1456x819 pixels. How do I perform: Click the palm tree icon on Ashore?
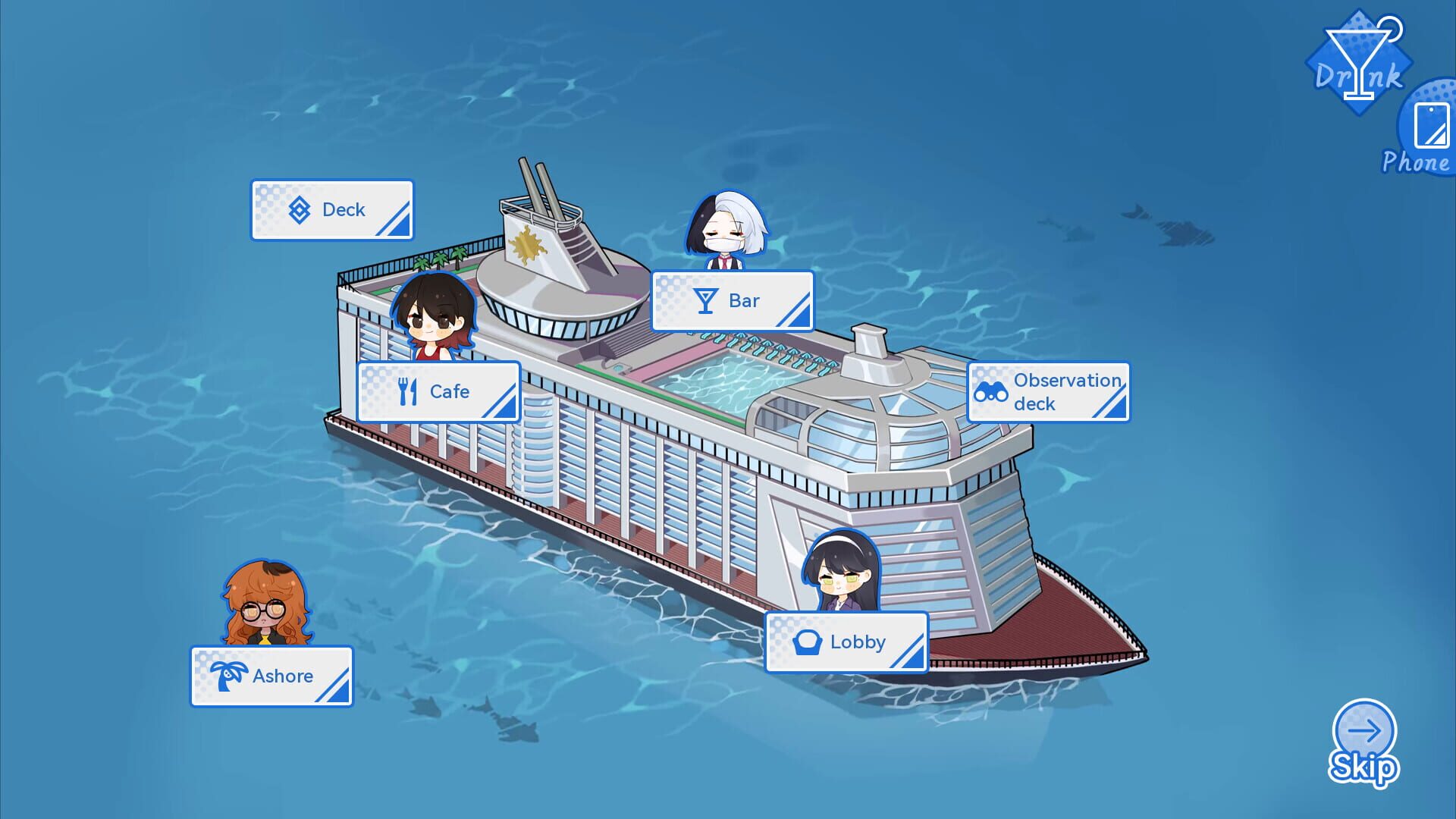(x=231, y=676)
